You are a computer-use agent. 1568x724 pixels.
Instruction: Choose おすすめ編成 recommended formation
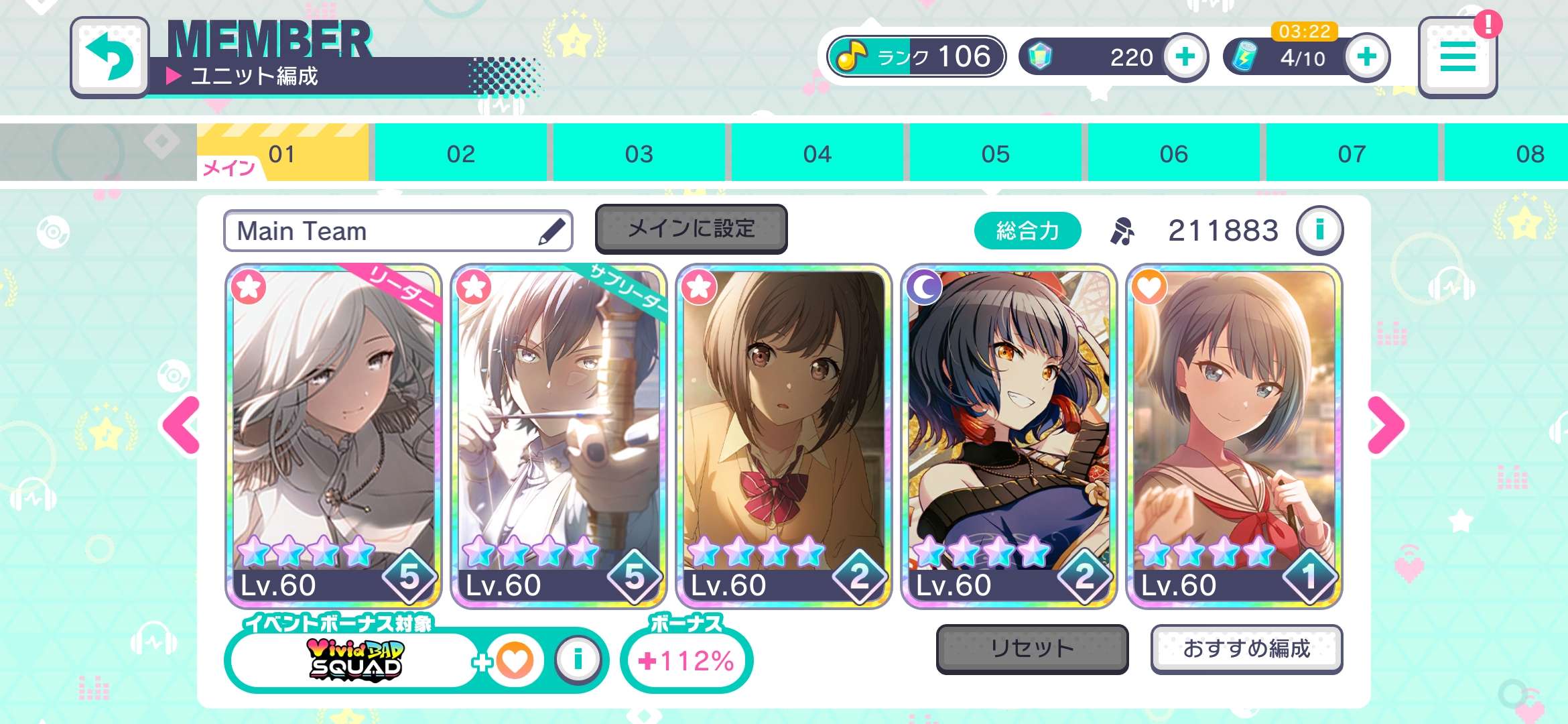click(1246, 648)
